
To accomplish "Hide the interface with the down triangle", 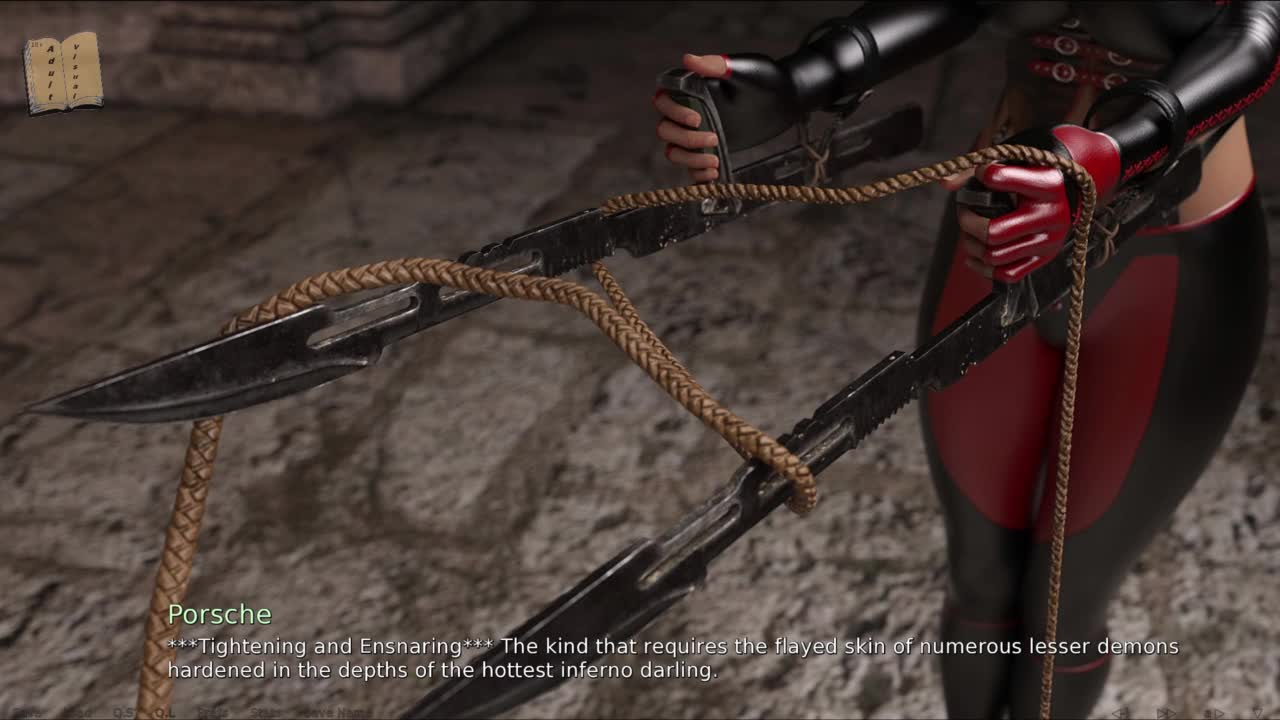I will click(1257, 713).
